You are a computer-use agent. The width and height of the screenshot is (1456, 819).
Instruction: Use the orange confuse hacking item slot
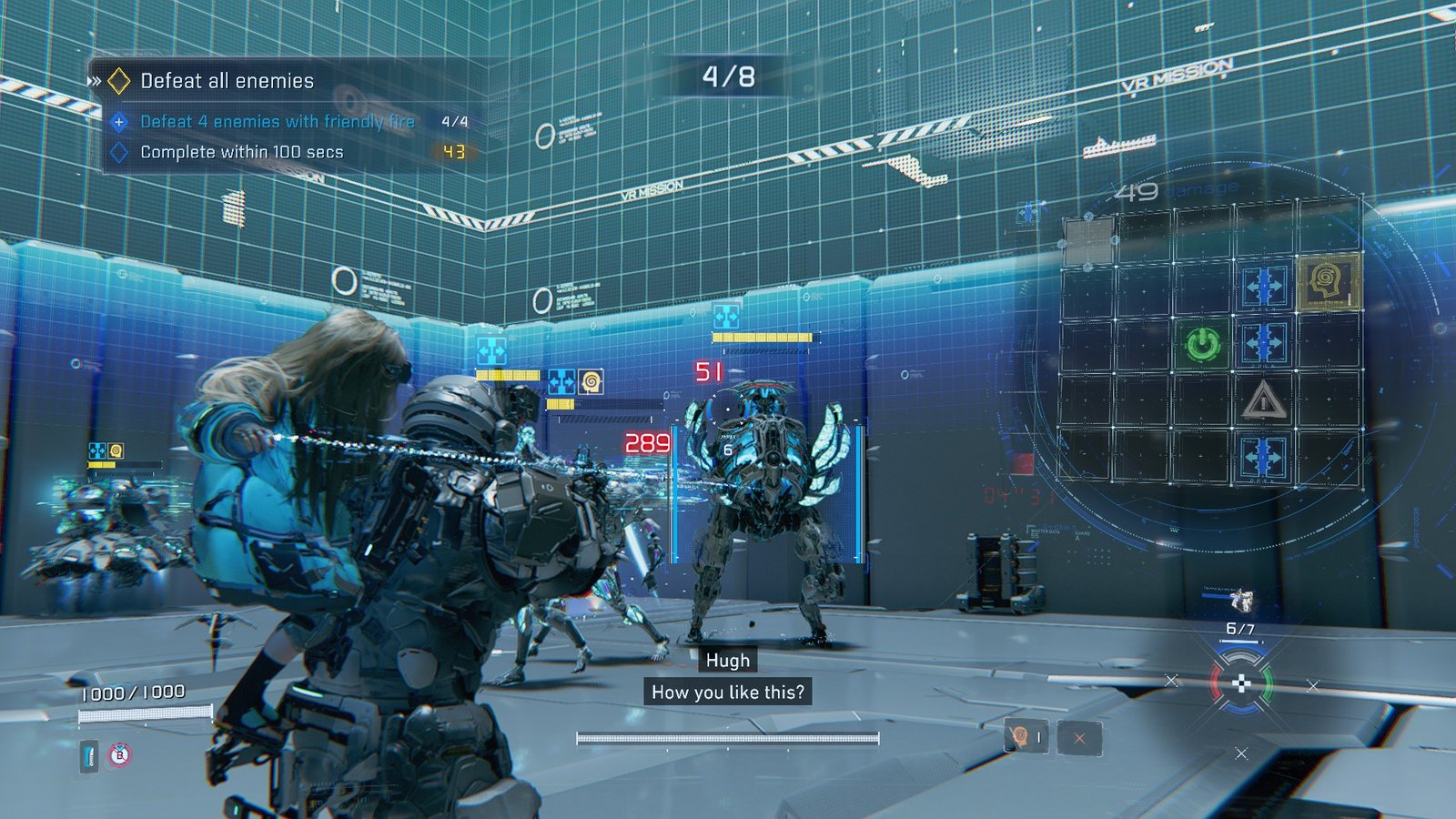coord(1026,737)
